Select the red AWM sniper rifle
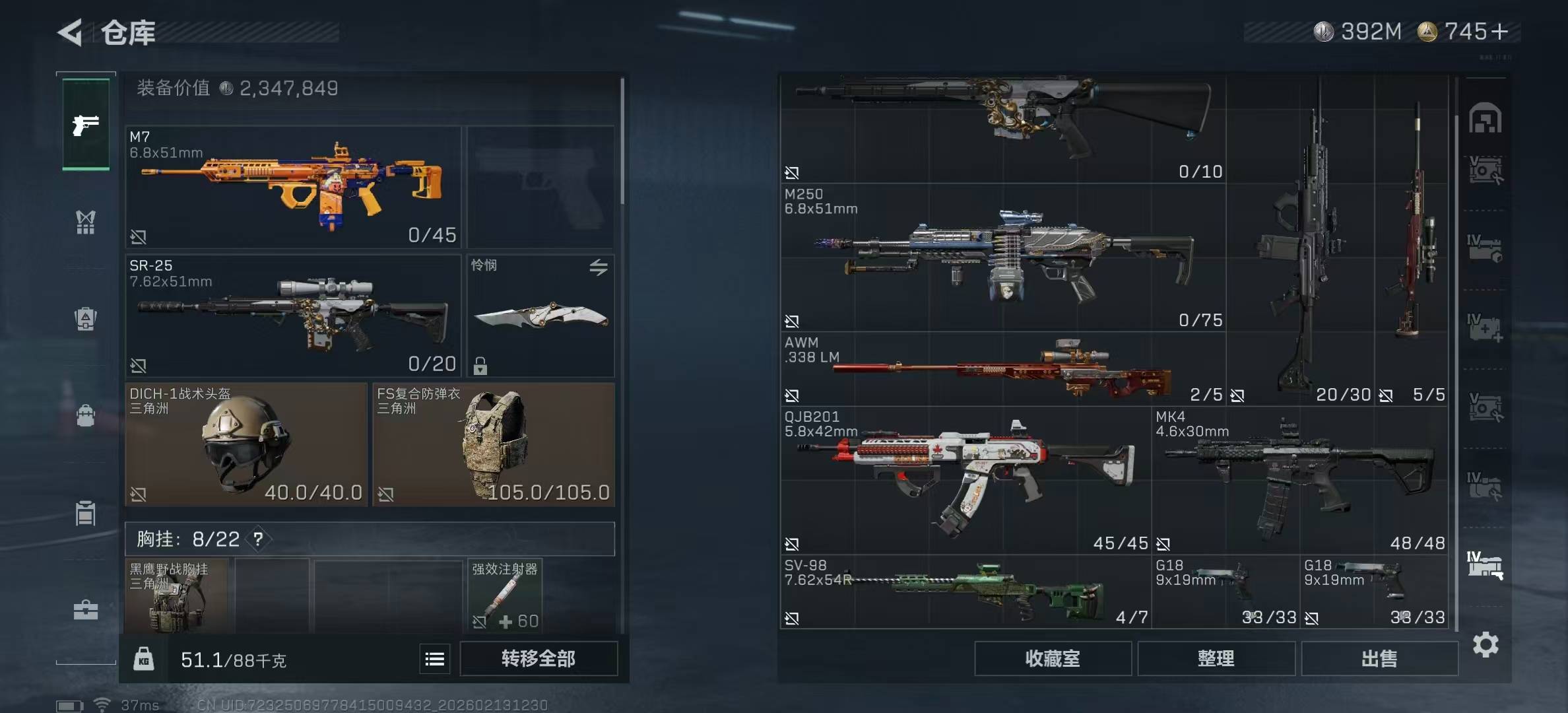This screenshot has width=1568, height=713. point(1002,369)
